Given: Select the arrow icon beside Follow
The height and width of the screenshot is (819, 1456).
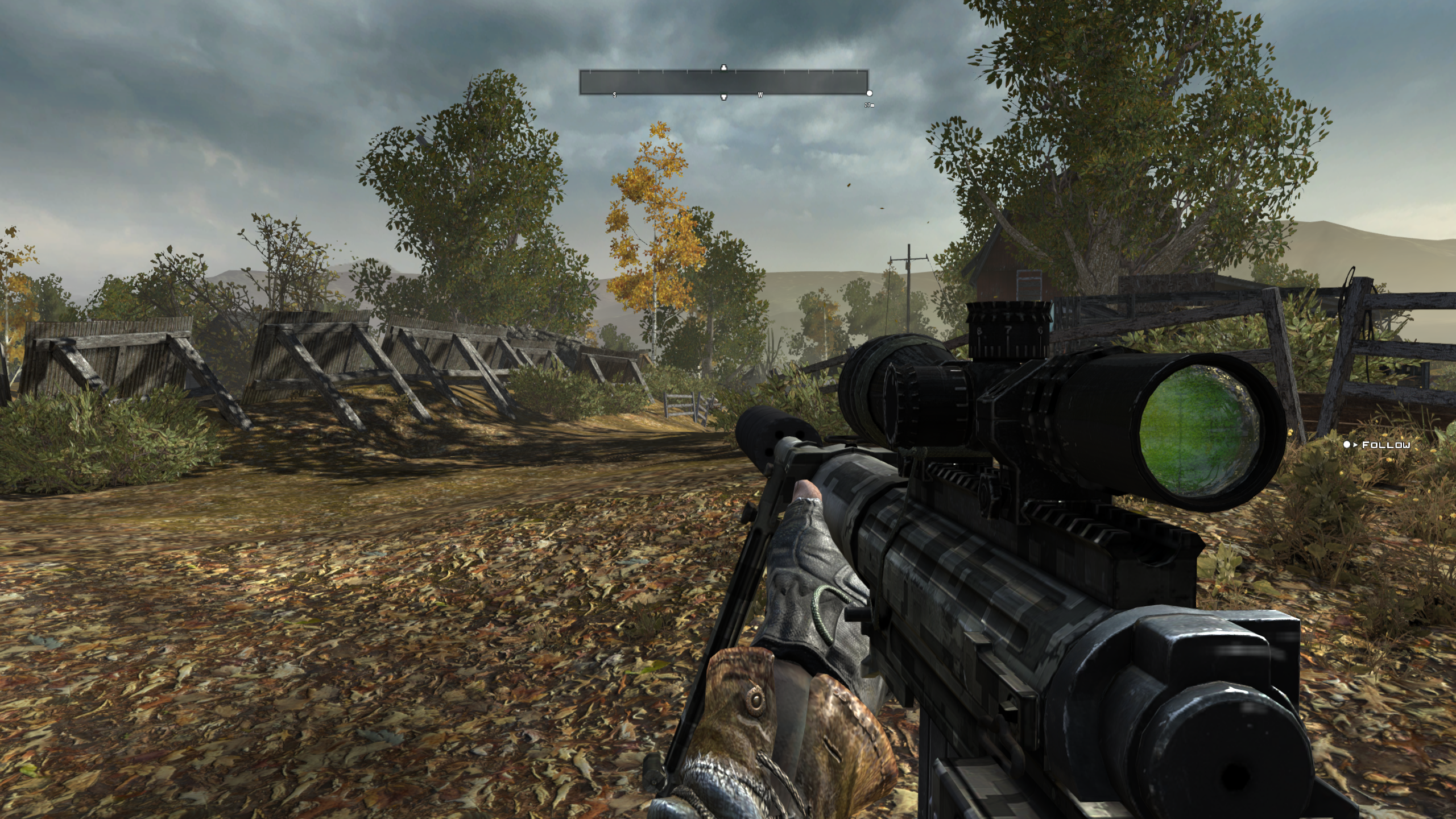Looking at the screenshot, I should 1355,445.
